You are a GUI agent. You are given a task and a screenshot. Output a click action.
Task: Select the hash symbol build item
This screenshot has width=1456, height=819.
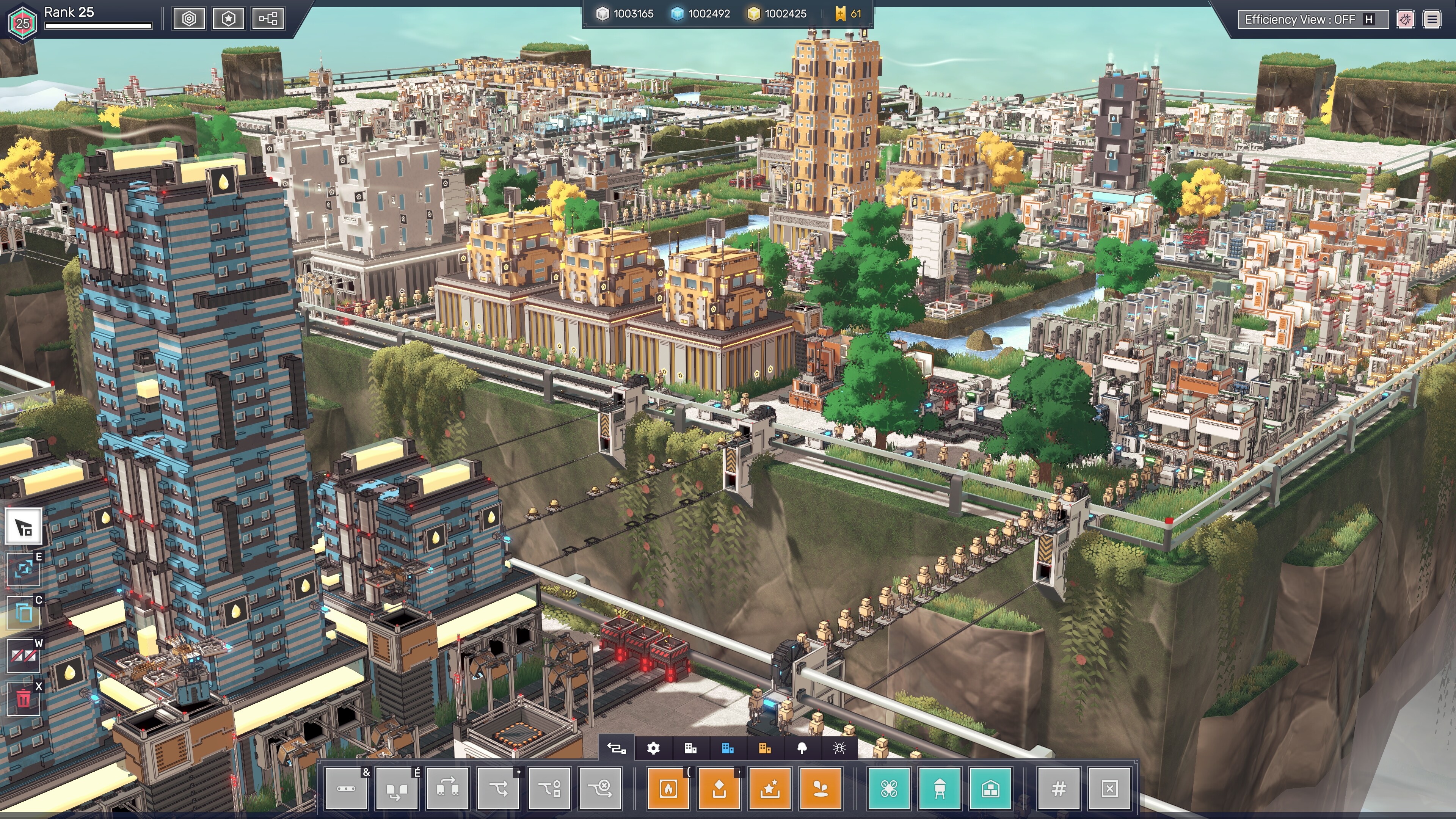1059,789
